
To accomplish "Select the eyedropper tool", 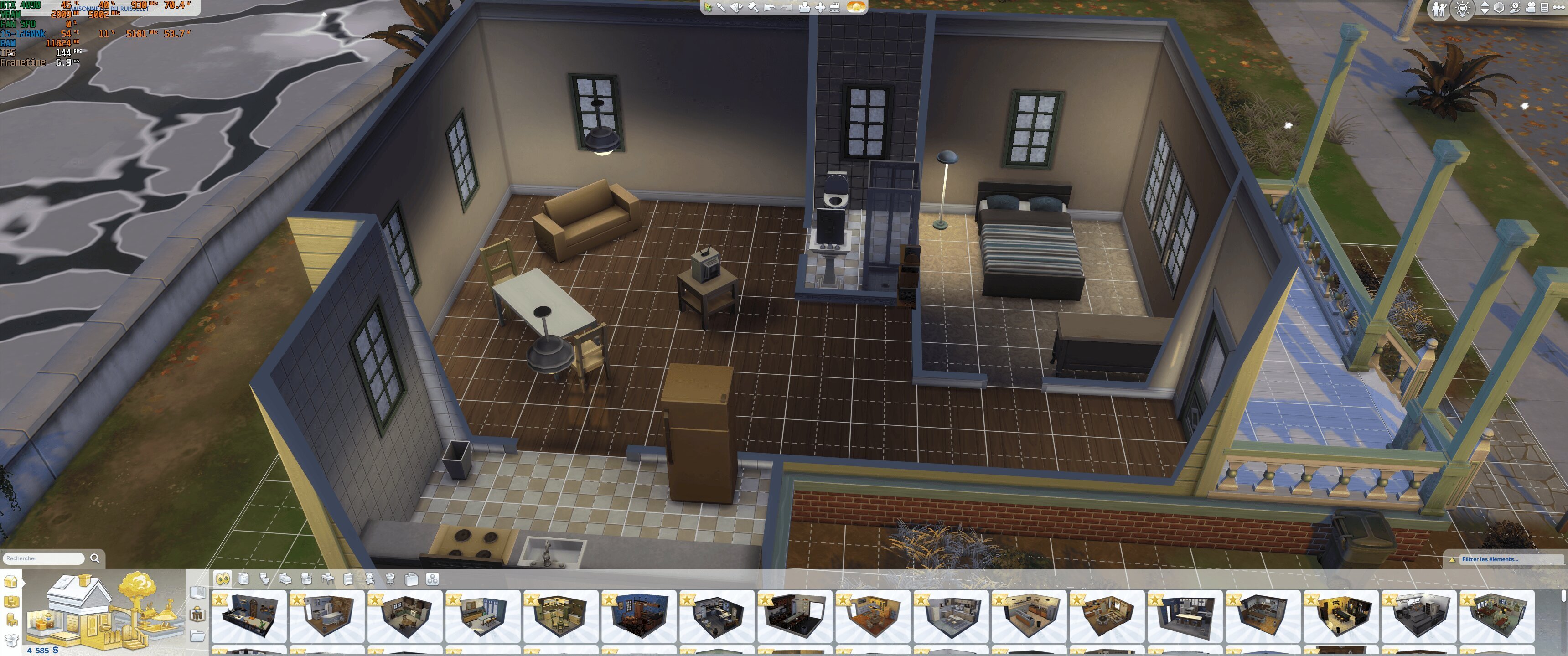I will 722,7.
